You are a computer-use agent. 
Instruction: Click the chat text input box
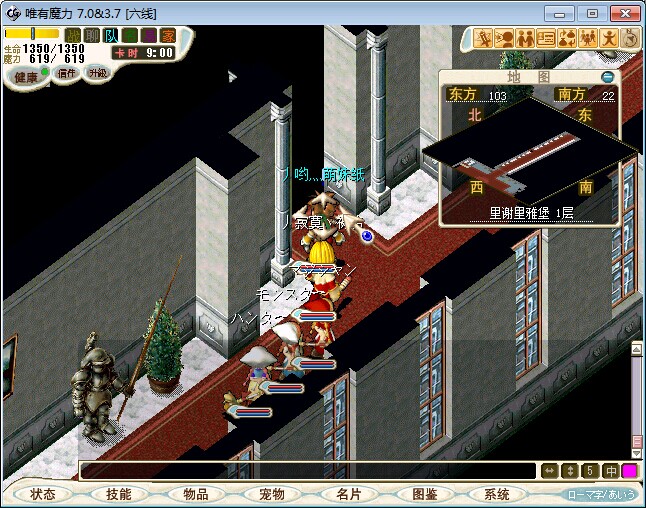pos(308,471)
